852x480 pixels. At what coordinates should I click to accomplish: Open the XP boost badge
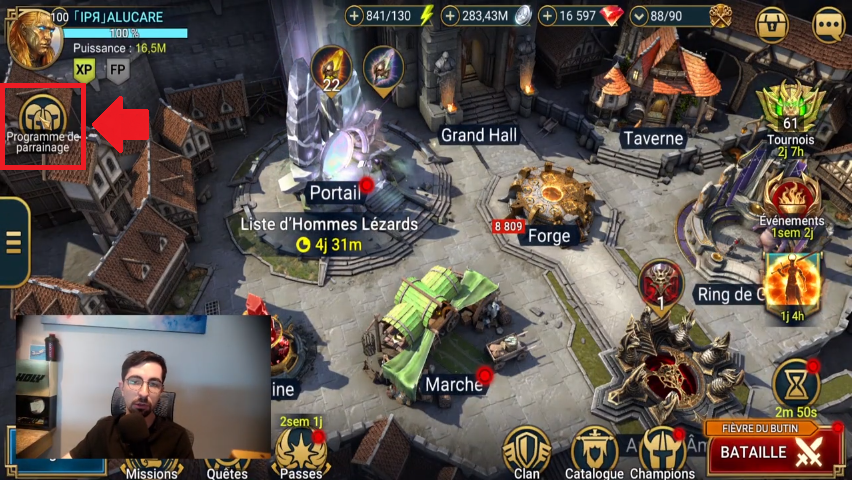point(84,69)
